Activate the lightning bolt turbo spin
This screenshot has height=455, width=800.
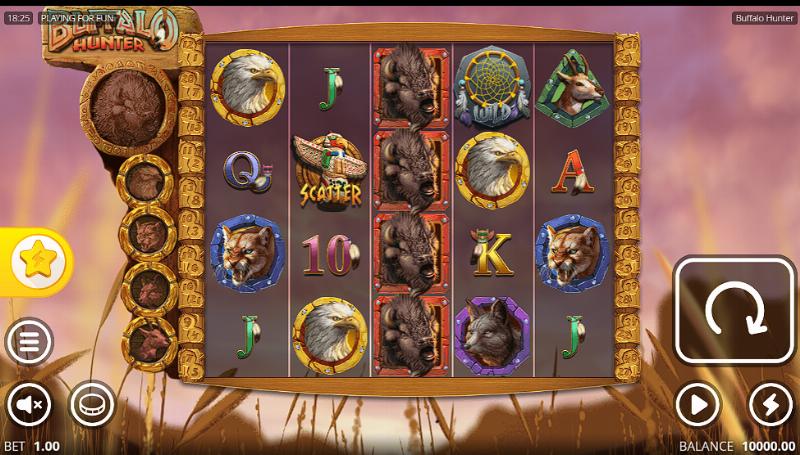pos(770,404)
